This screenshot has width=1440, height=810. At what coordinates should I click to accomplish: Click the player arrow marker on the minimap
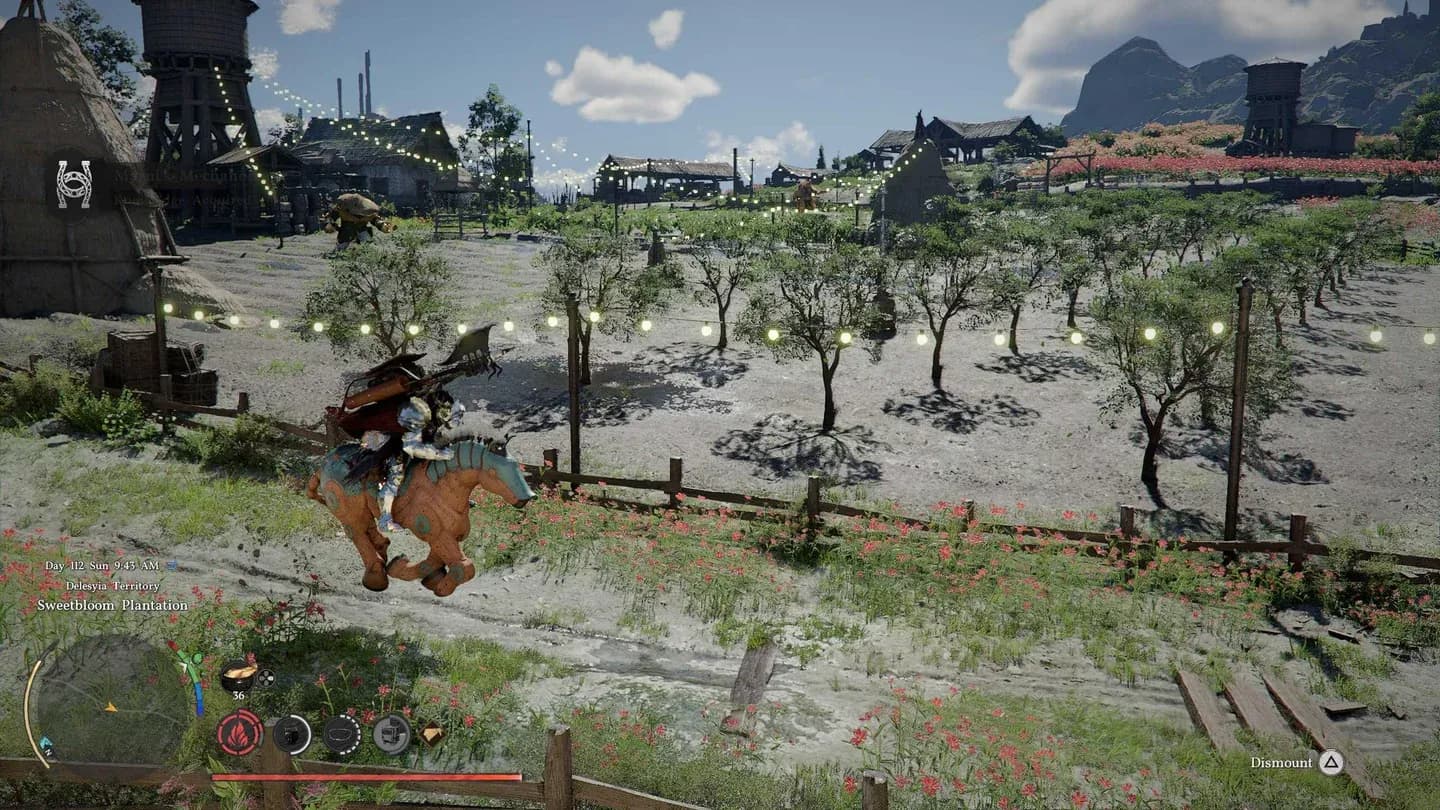[x=109, y=708]
